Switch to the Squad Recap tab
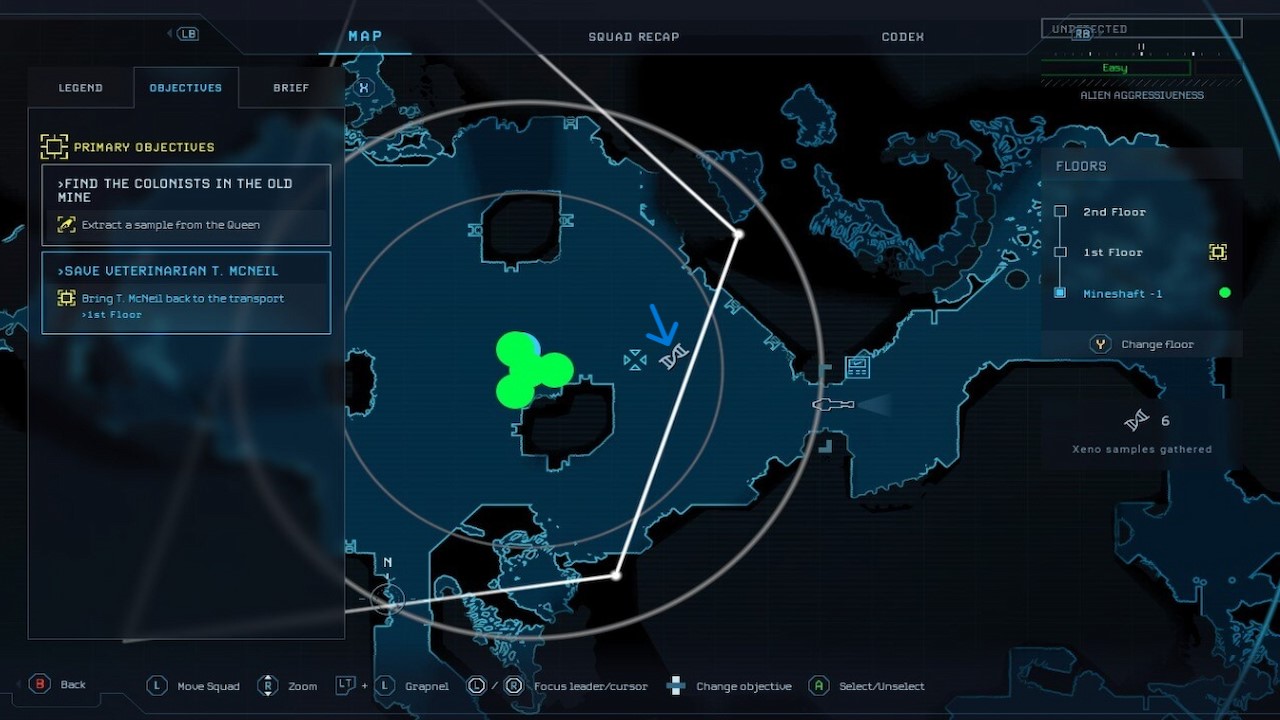 click(634, 36)
